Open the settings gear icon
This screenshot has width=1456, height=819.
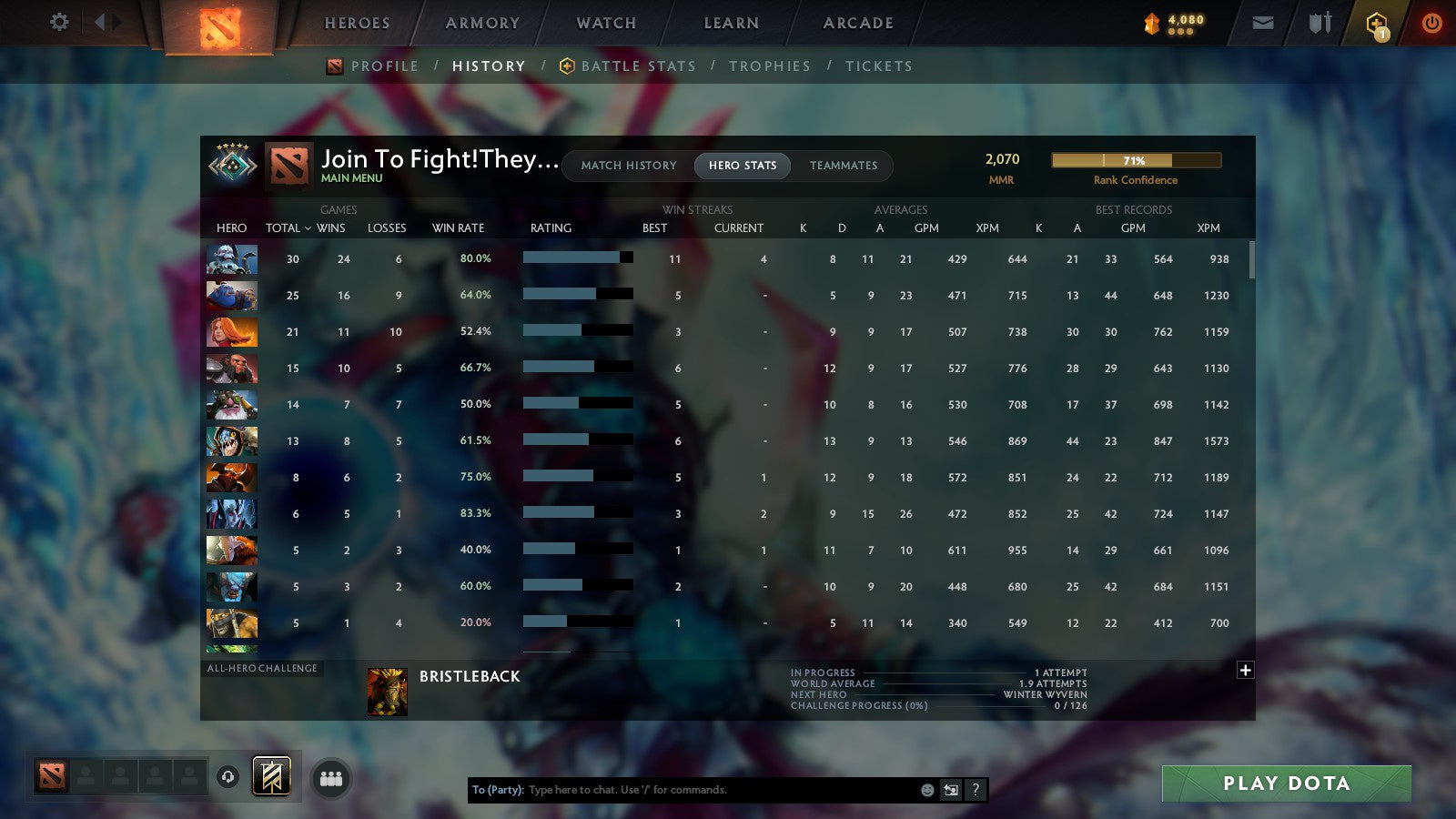(59, 23)
